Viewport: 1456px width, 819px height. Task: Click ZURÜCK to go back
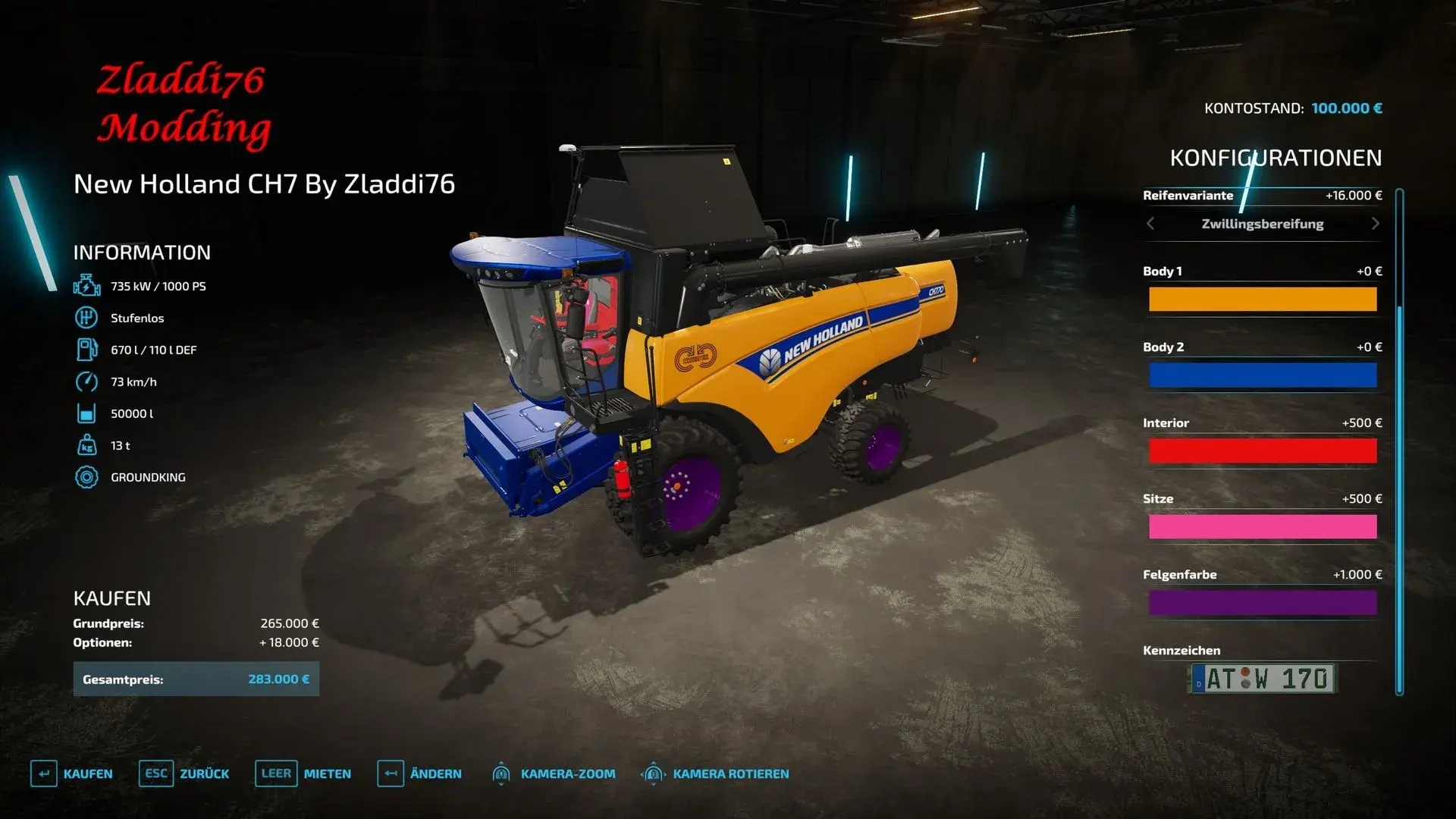203,773
